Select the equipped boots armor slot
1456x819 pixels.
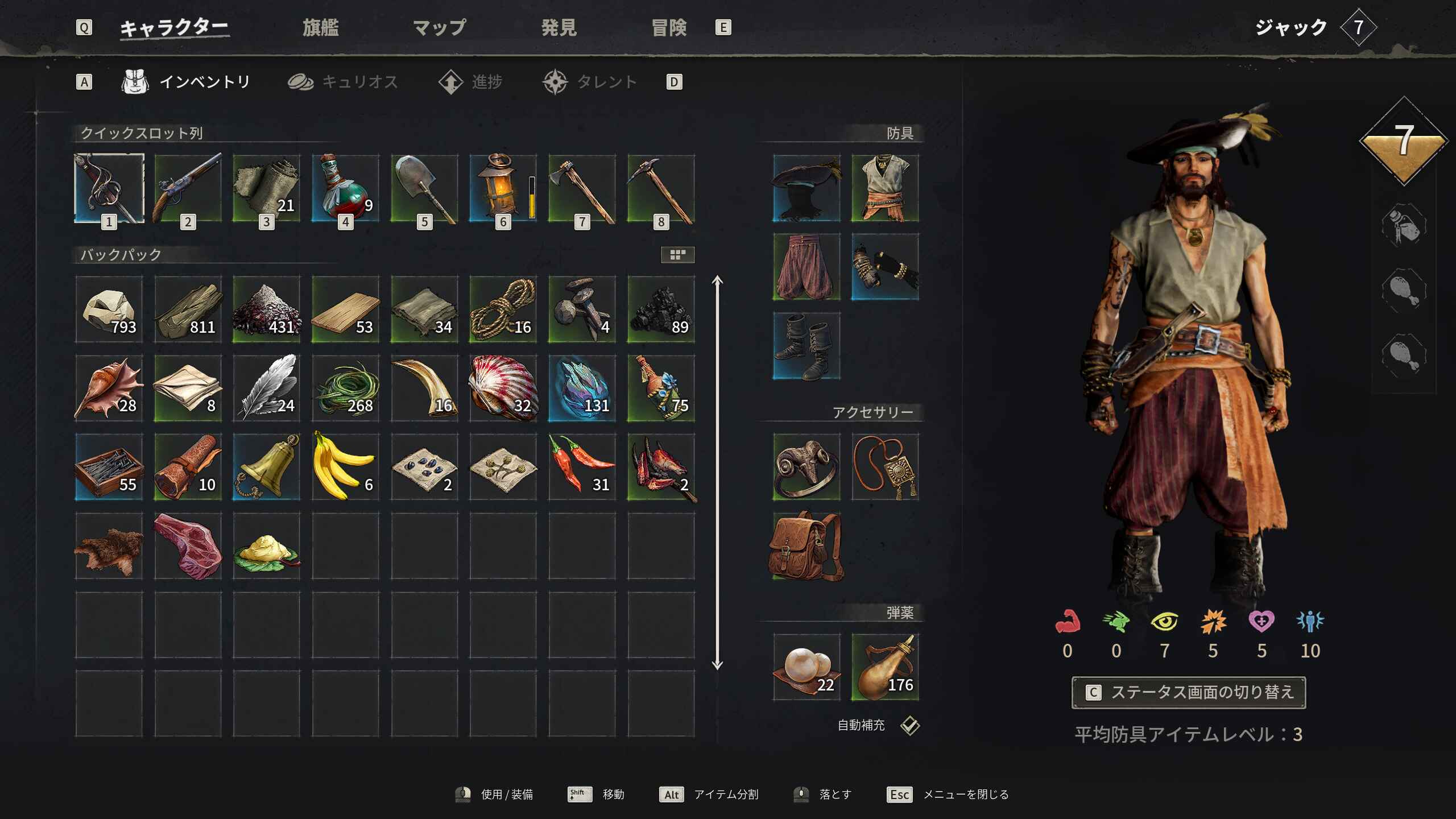pos(806,346)
